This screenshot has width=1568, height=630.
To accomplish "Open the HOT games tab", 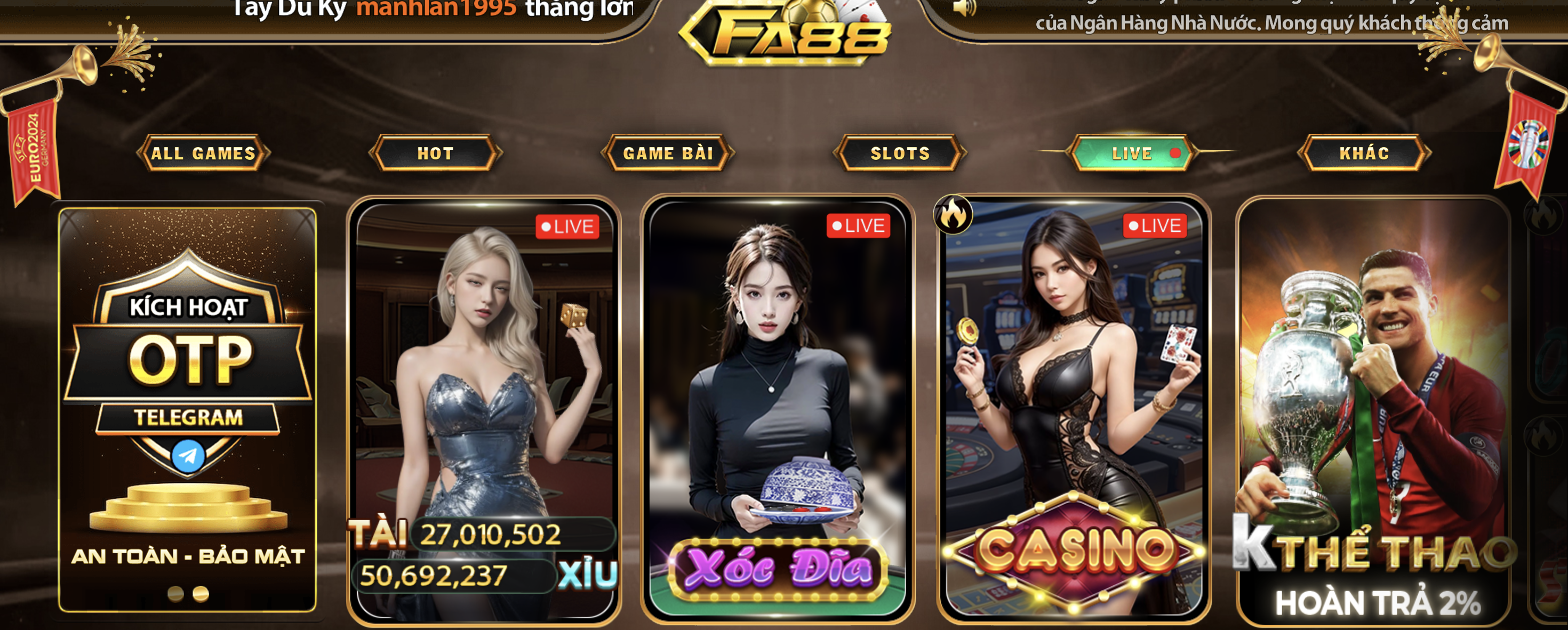I will (435, 154).
